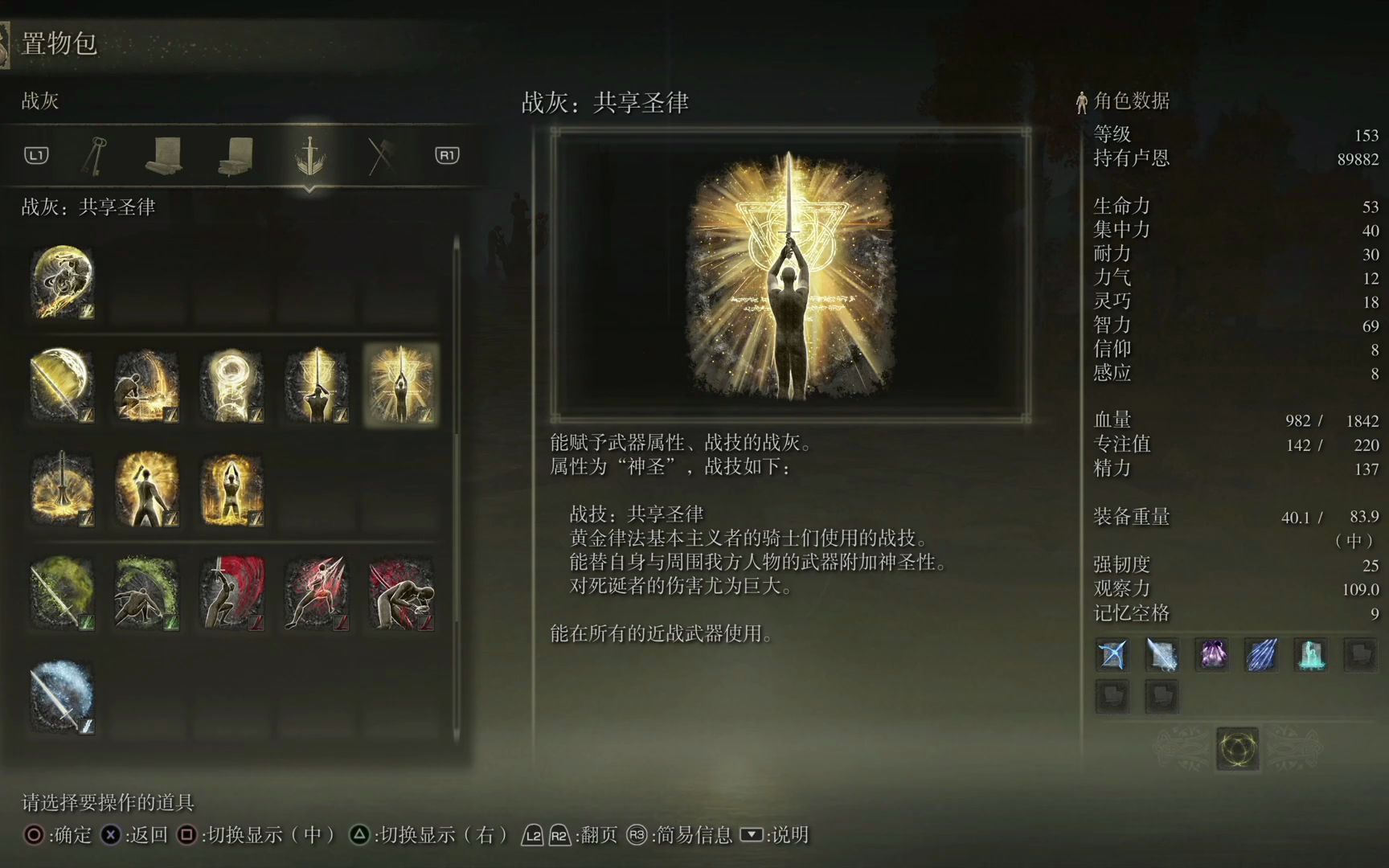
Task: Click the R1 page indicator button
Action: point(447,155)
